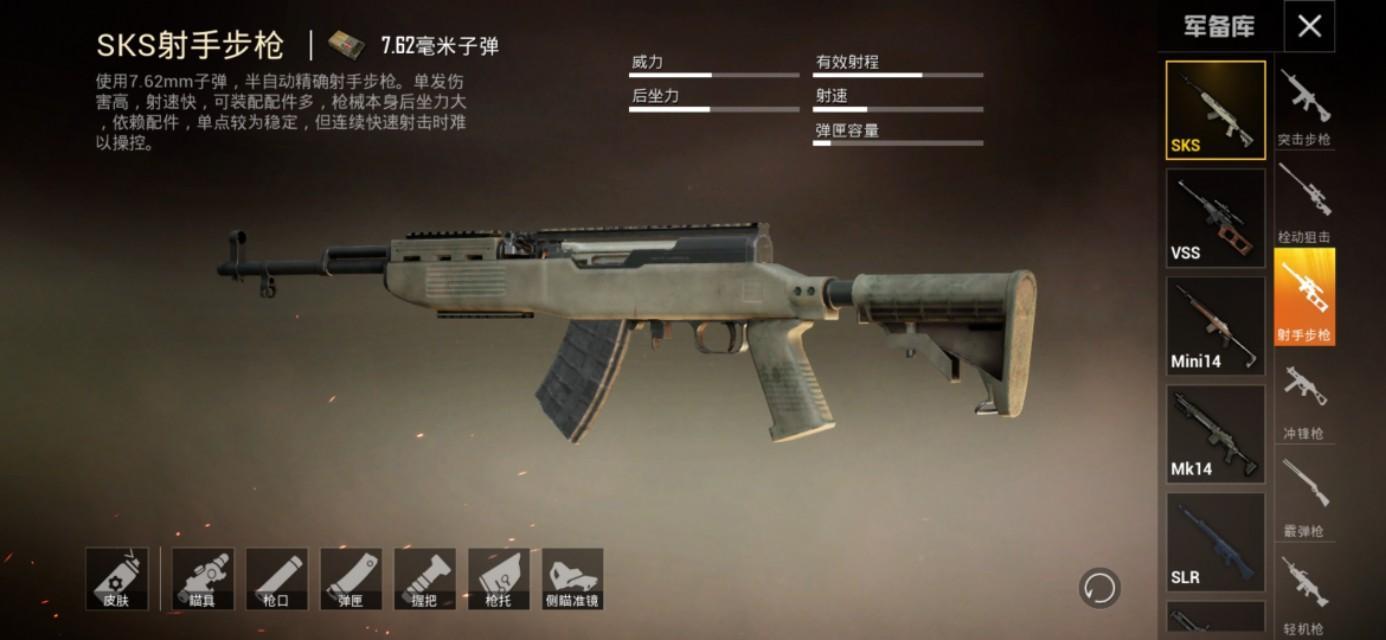
Task: Show the SLR rifle
Action: 1215,542
